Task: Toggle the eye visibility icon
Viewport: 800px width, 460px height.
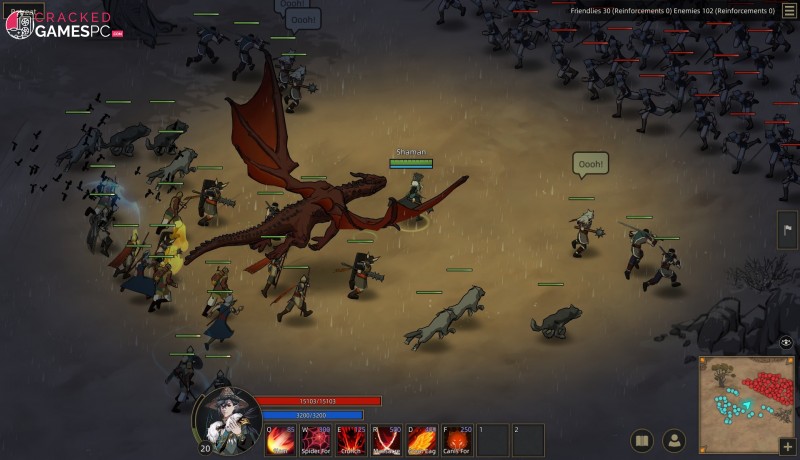Action: pyautogui.click(x=786, y=342)
